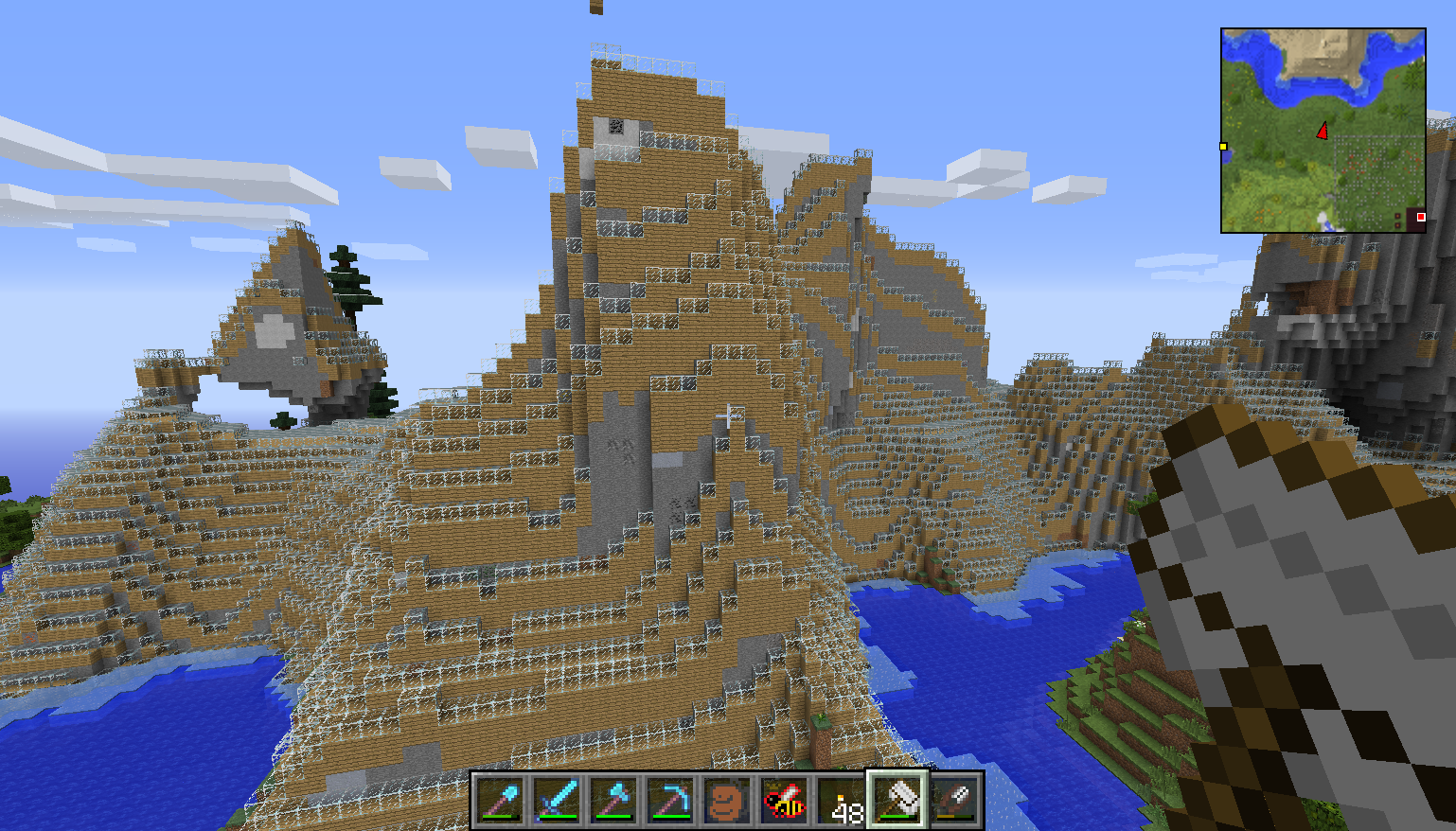The width and height of the screenshot is (1456, 831).
Task: Select the last hotbar slot's brown tool
Action: tap(954, 802)
